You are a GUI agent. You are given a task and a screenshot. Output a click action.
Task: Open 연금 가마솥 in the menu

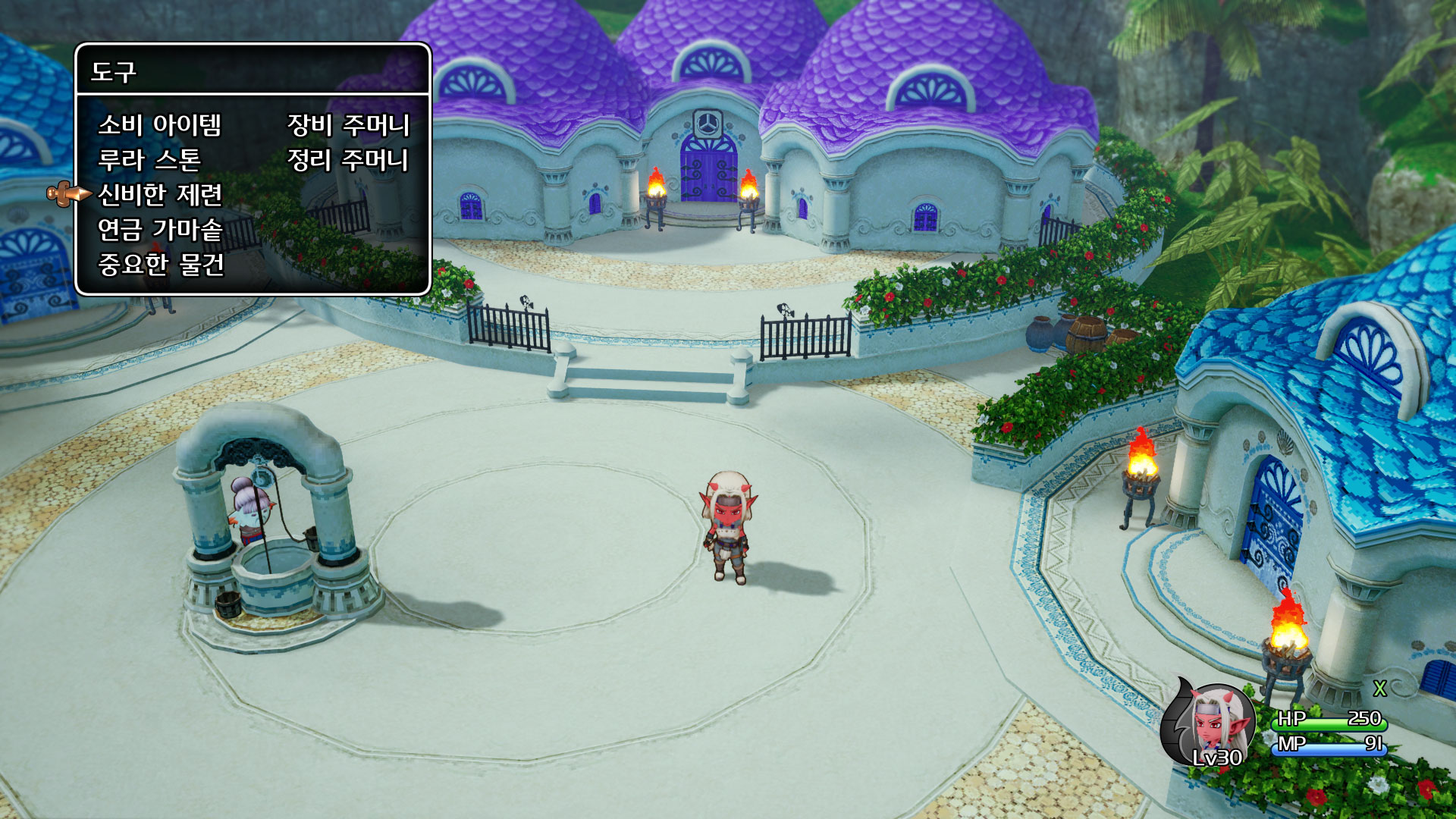coord(160,230)
